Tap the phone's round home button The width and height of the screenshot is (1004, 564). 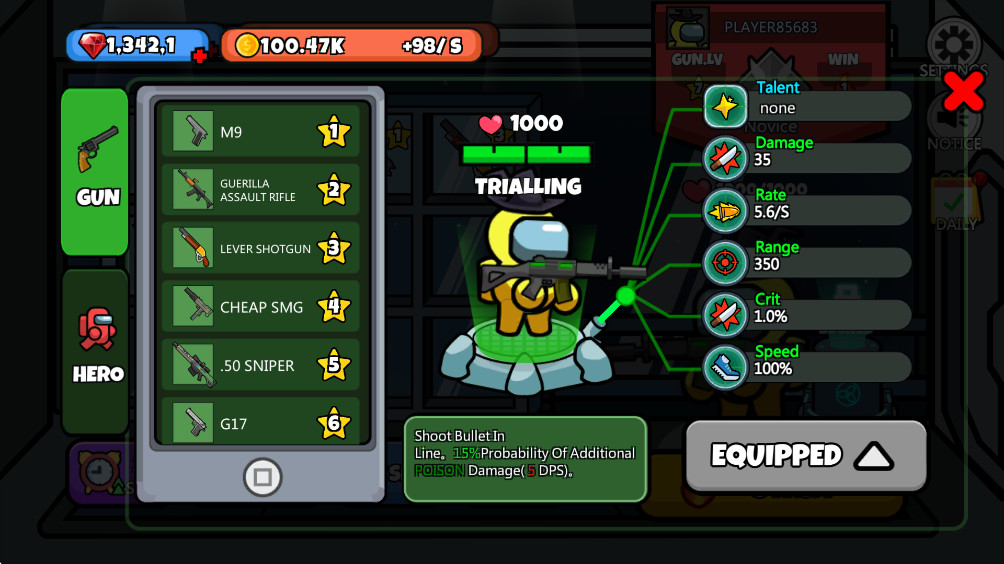click(262, 478)
